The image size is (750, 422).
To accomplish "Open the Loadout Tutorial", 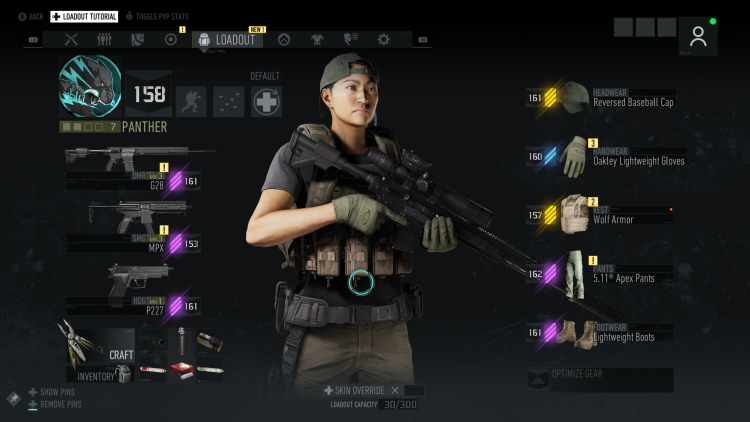I will [x=84, y=17].
